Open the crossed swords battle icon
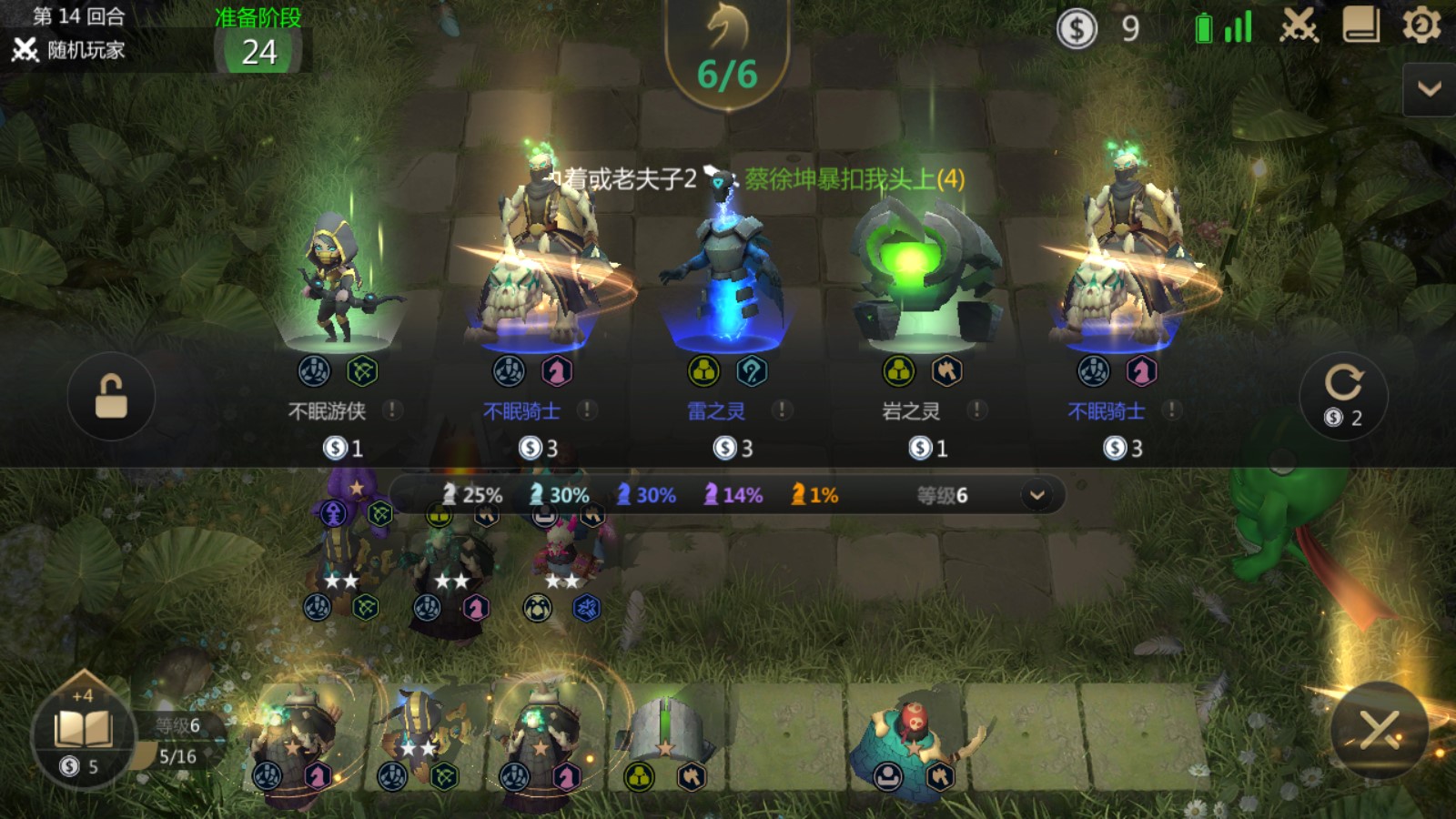The image size is (1456, 819). pos(1299,26)
